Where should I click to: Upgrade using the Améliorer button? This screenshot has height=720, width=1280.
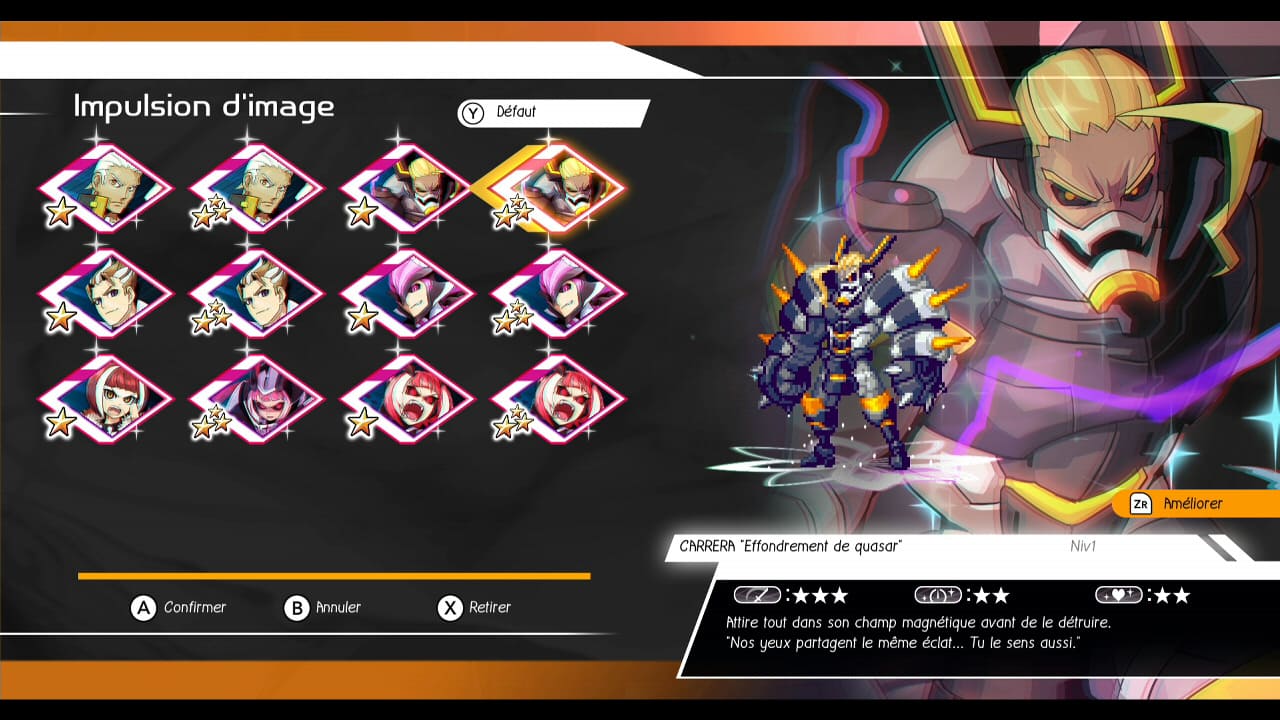(1190, 504)
